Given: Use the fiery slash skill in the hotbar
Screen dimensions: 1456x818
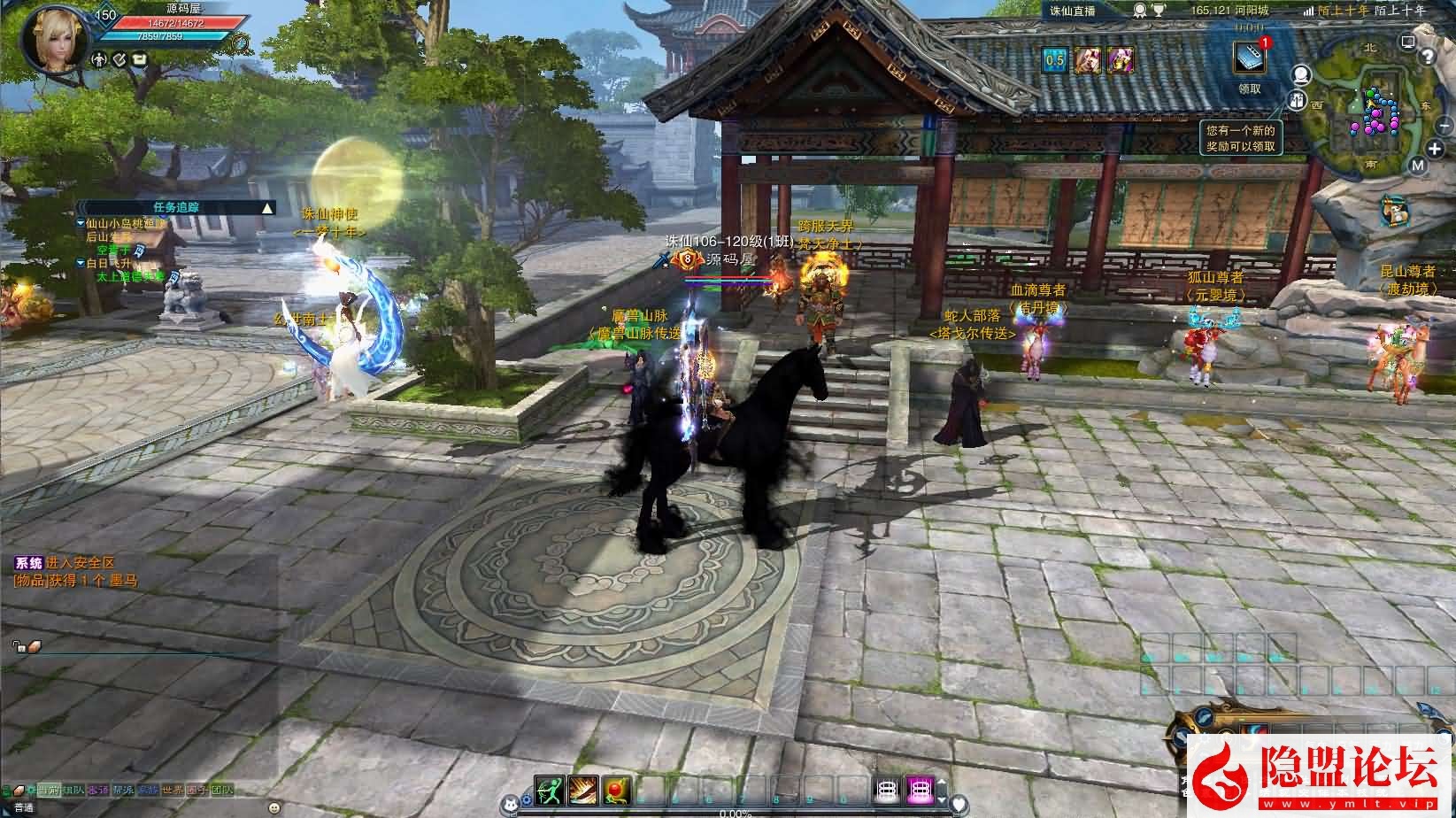Looking at the screenshot, I should [582, 791].
